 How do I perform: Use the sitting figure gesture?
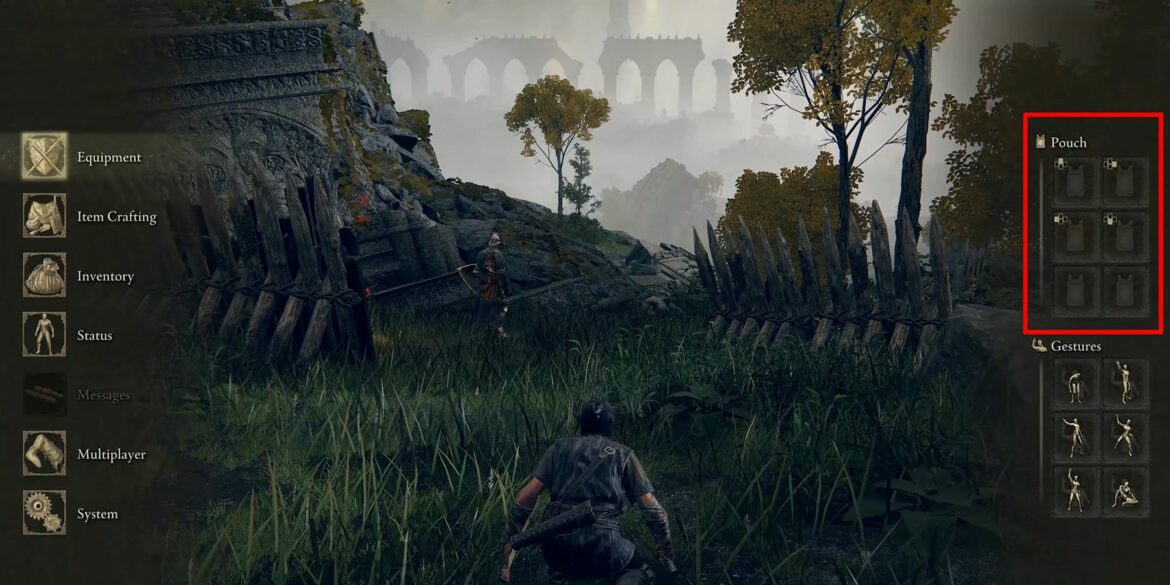point(1125,491)
